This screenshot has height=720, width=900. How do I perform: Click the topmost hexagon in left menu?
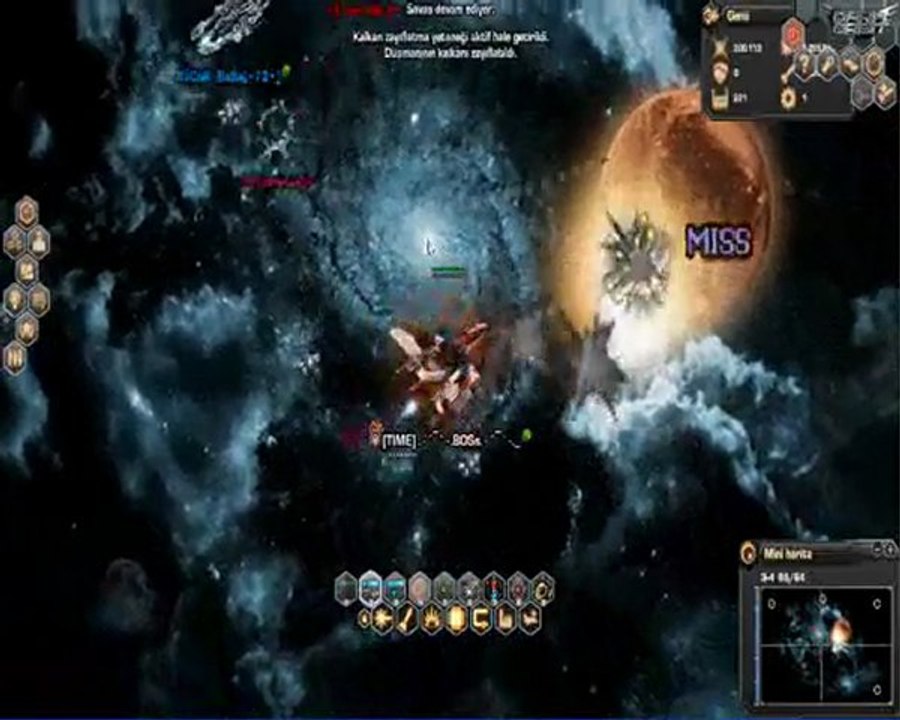pyautogui.click(x=27, y=211)
